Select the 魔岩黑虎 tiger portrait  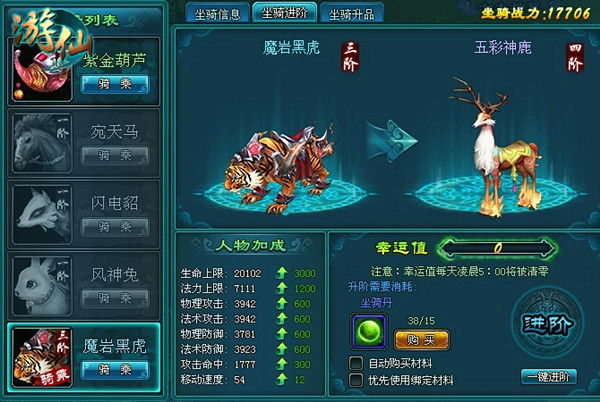40,354
